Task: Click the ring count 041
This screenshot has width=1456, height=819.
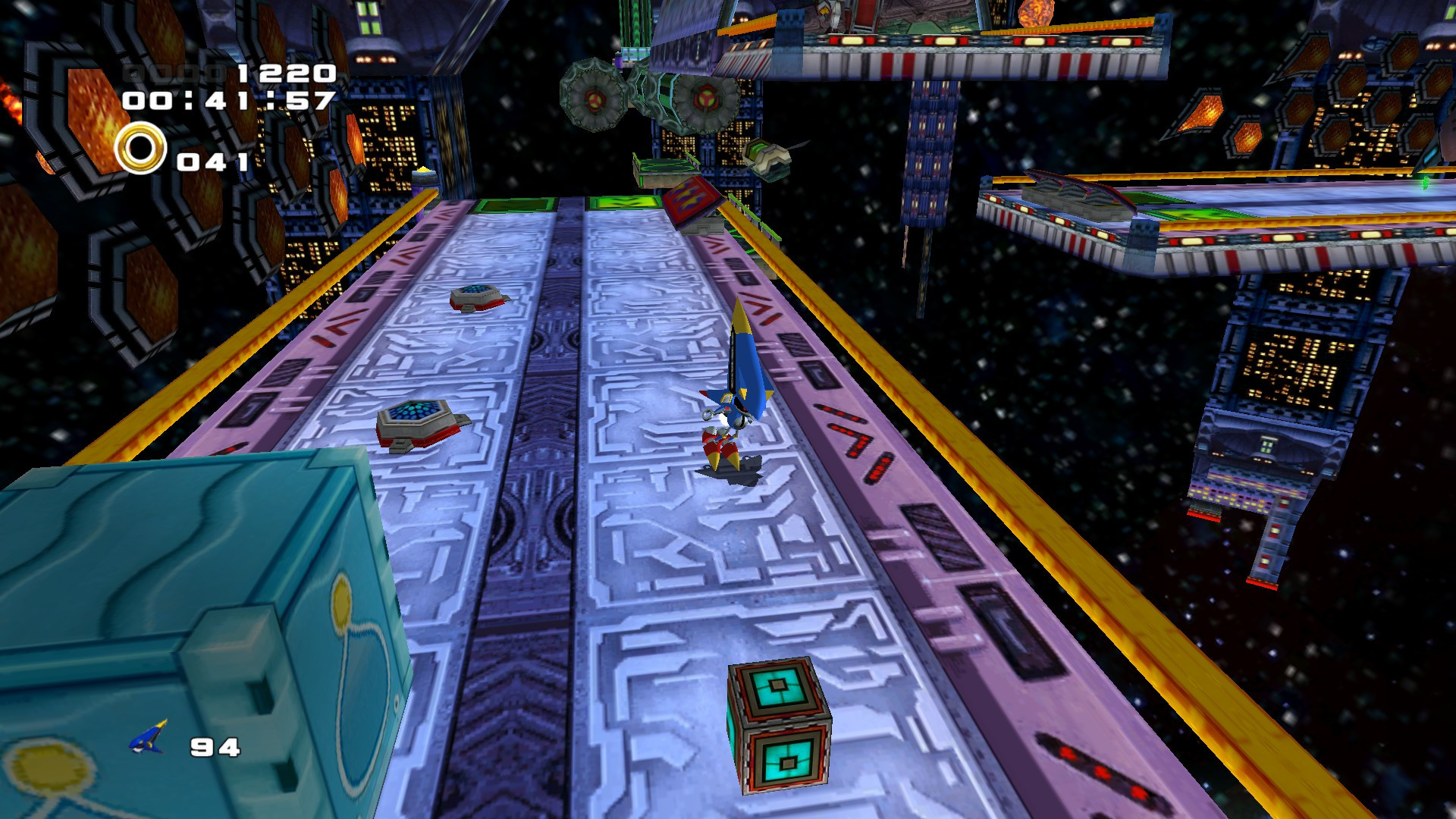Action: (212, 160)
